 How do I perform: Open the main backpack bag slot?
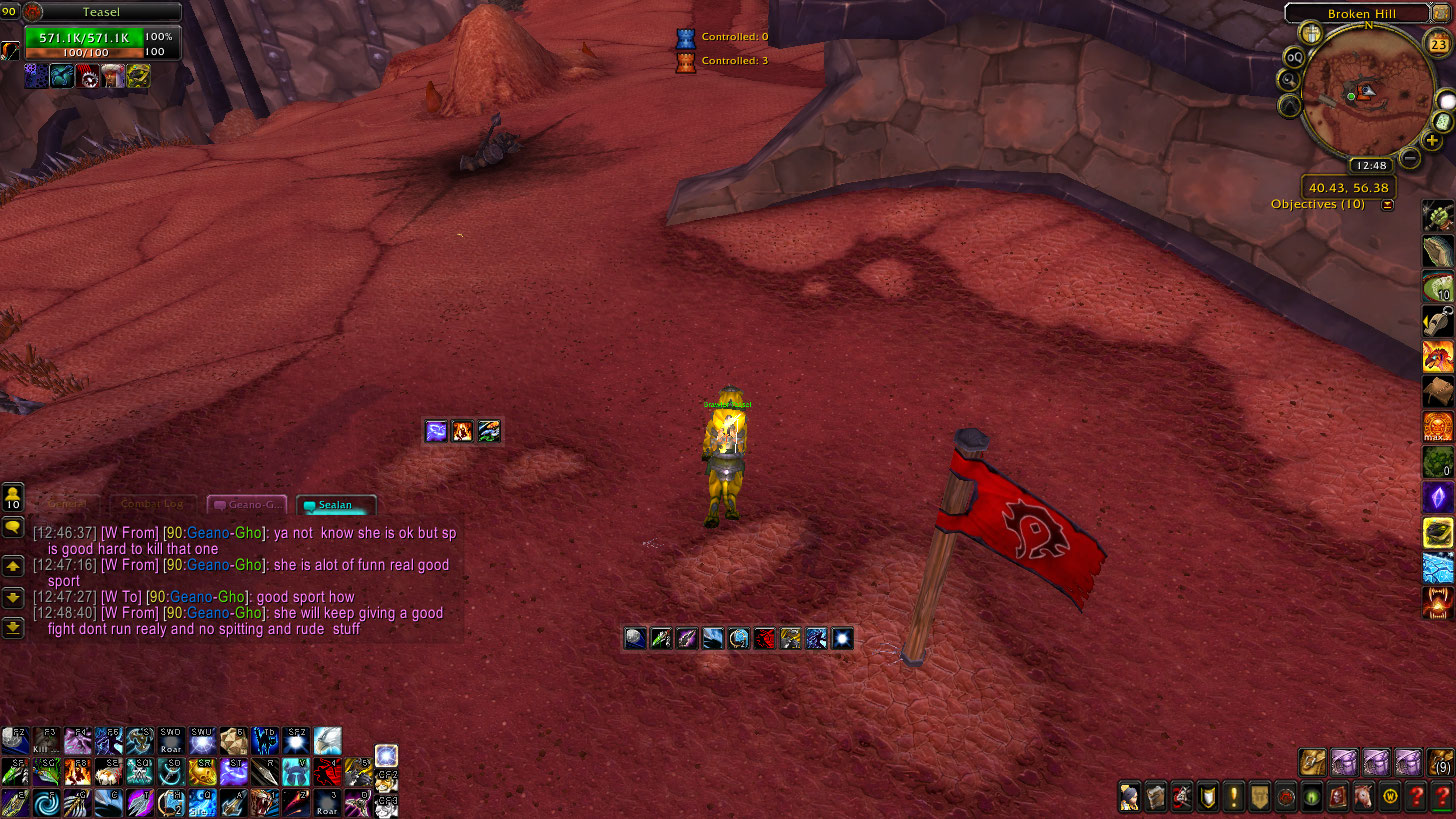1442,762
